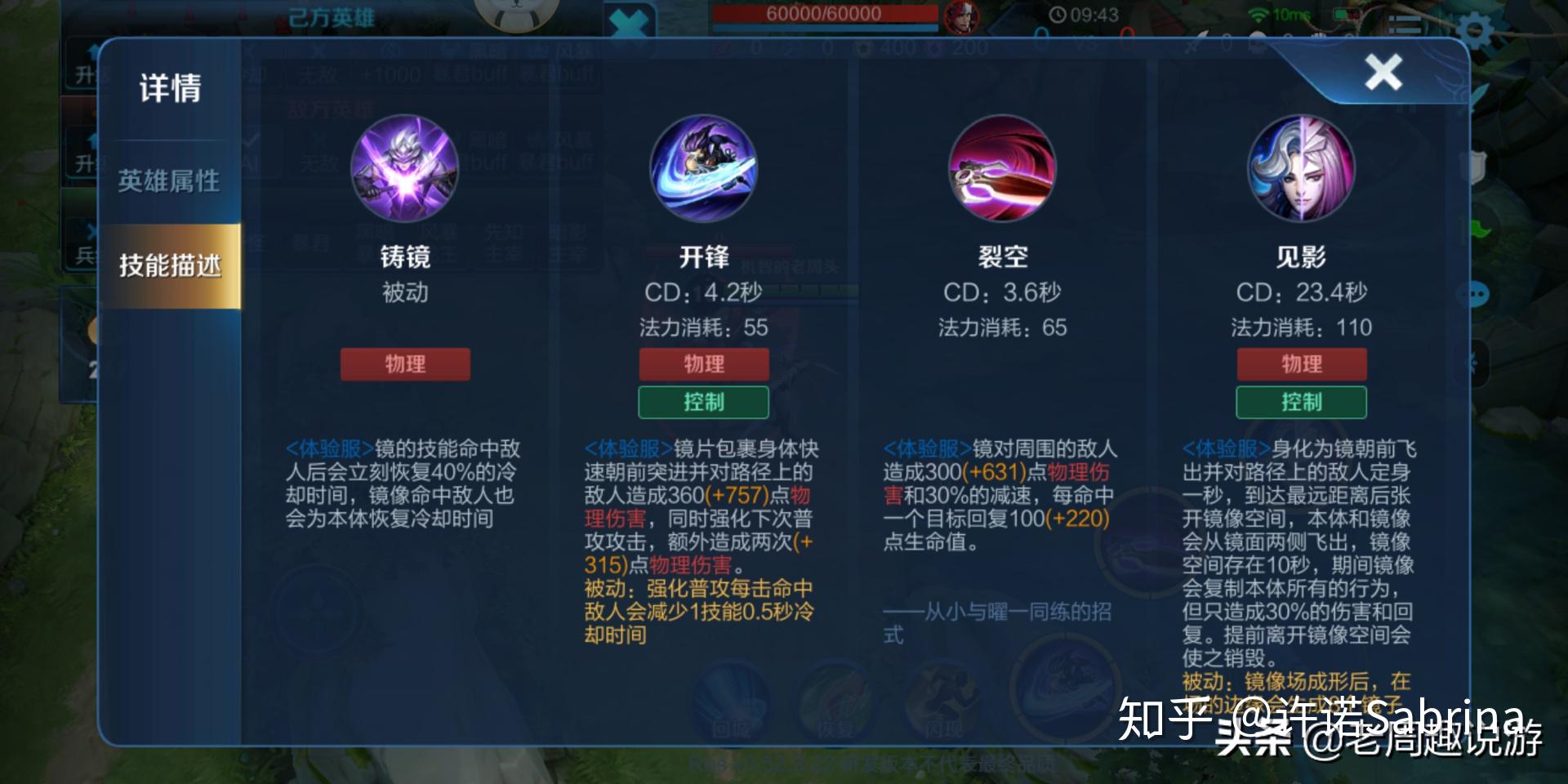Open the 开锋 skill icon
1568x784 pixels.
704,168
